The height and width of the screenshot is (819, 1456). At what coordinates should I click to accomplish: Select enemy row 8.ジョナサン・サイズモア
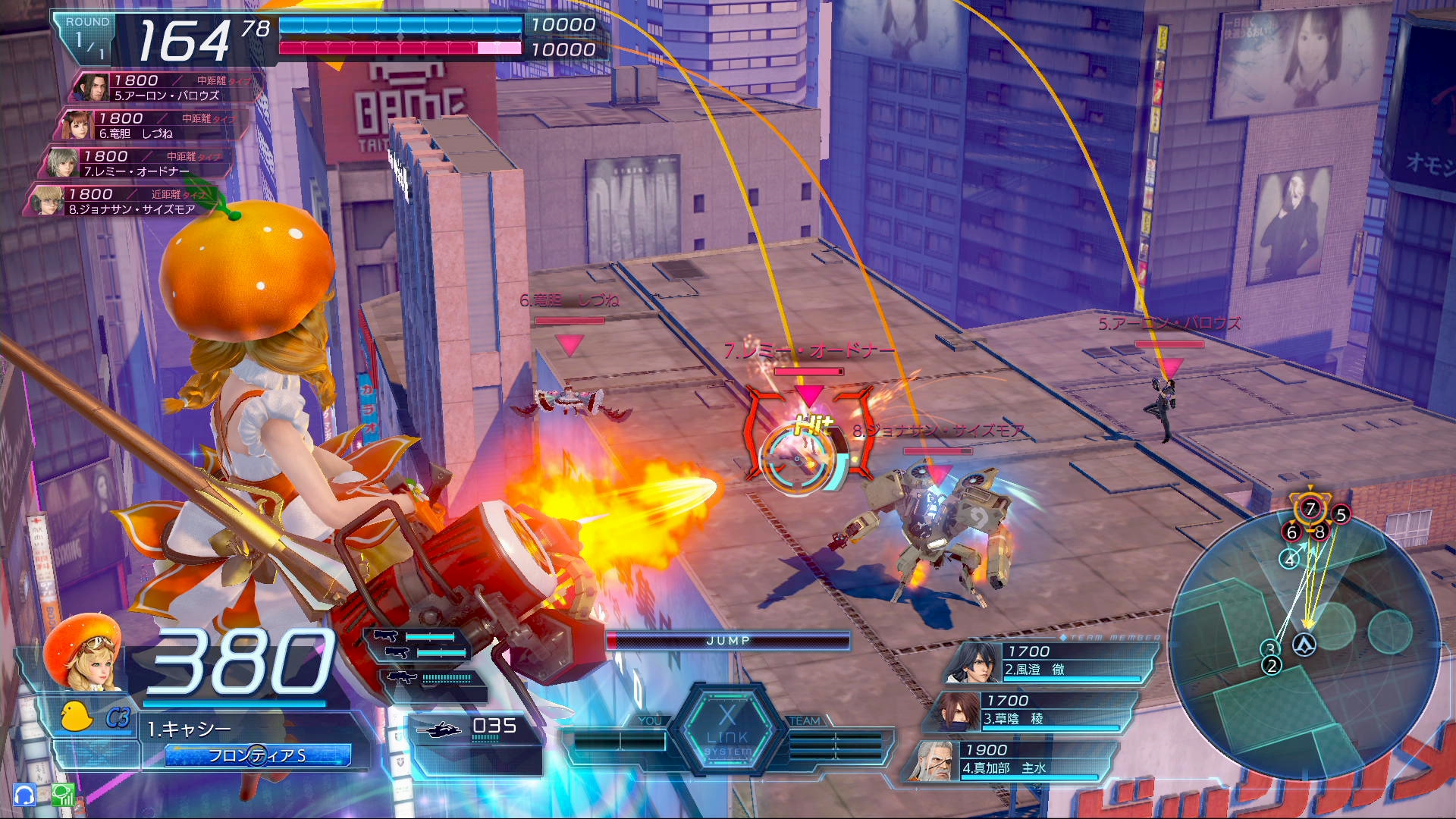[121, 201]
